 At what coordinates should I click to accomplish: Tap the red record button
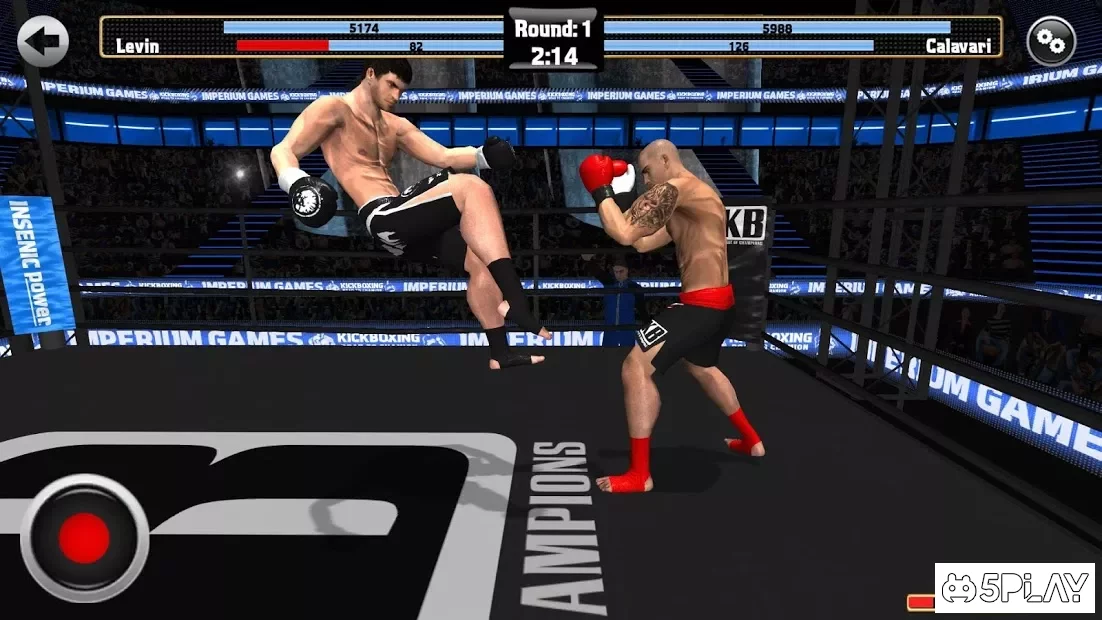(x=84, y=538)
